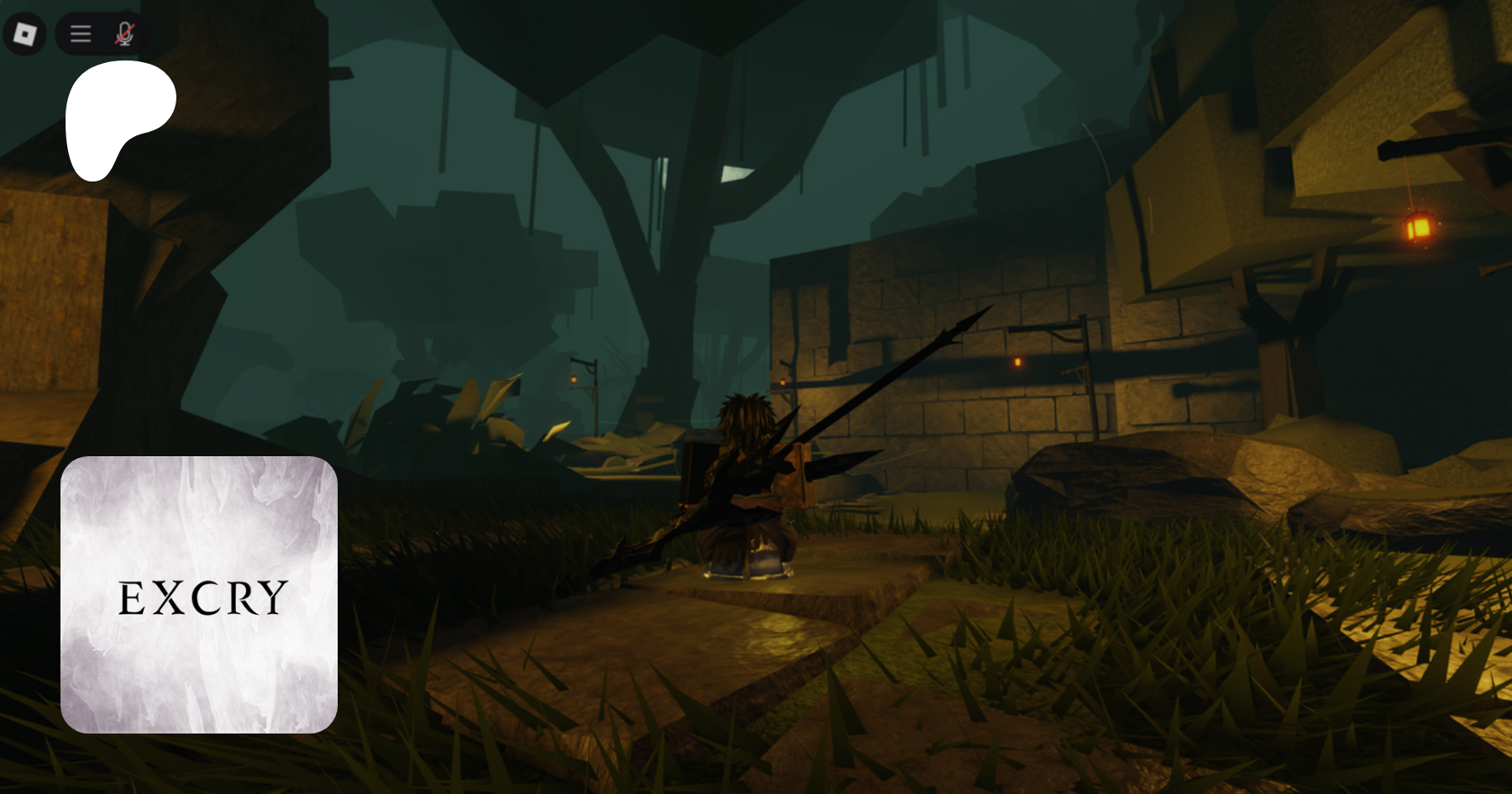
Task: Select the EXCRY marble thumbnail
Action: (x=199, y=595)
